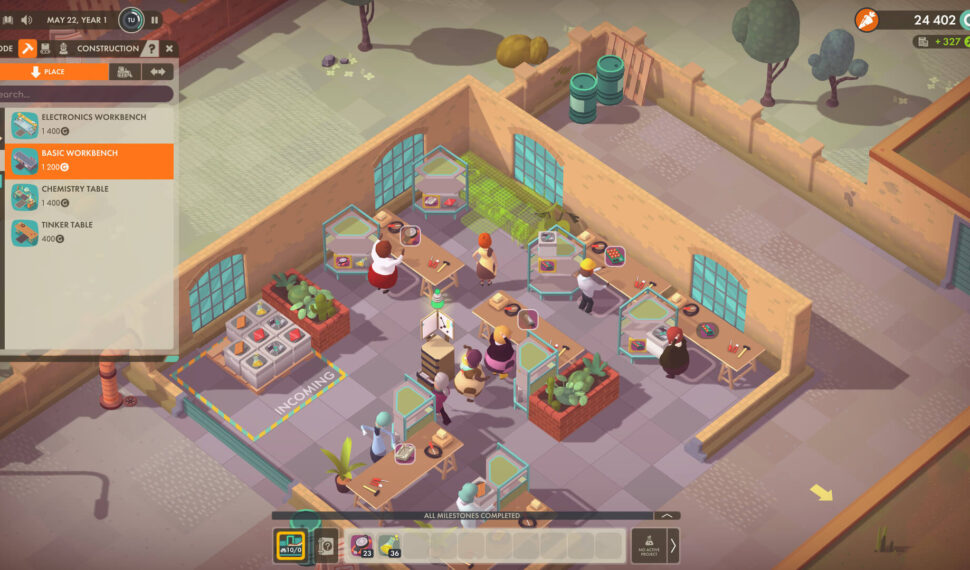Select the bulldozer demolish mode button
The image size is (970, 570).
tap(124, 72)
